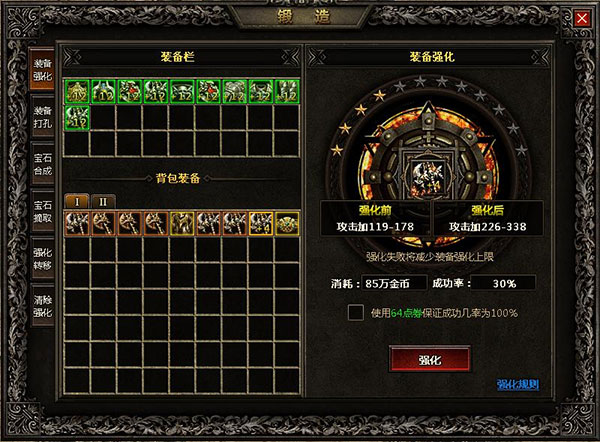The width and height of the screenshot is (600, 442).
Task: Select the 装备强化 side tab
Action: [43, 70]
